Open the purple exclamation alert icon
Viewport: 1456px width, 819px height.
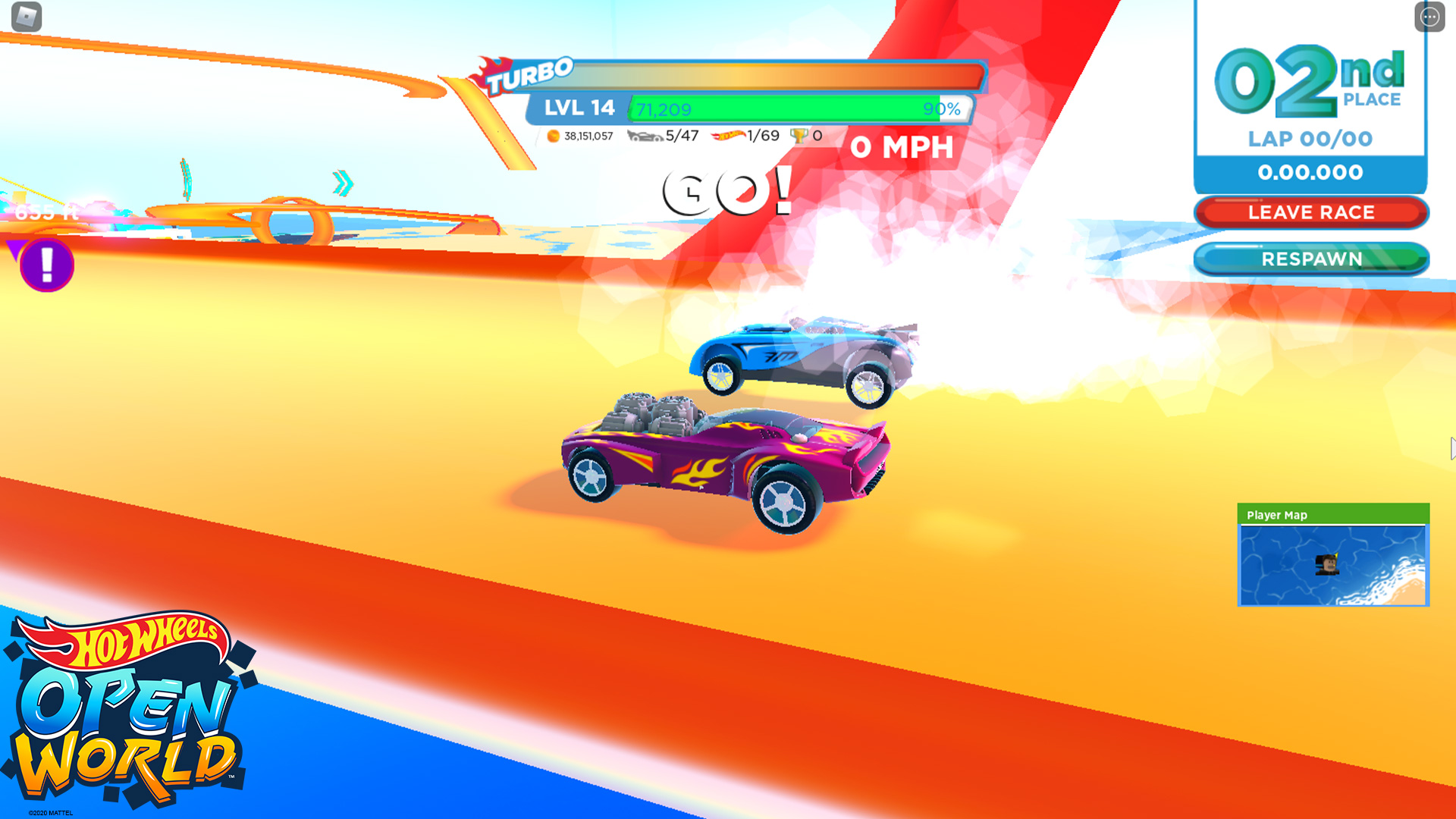(x=46, y=265)
